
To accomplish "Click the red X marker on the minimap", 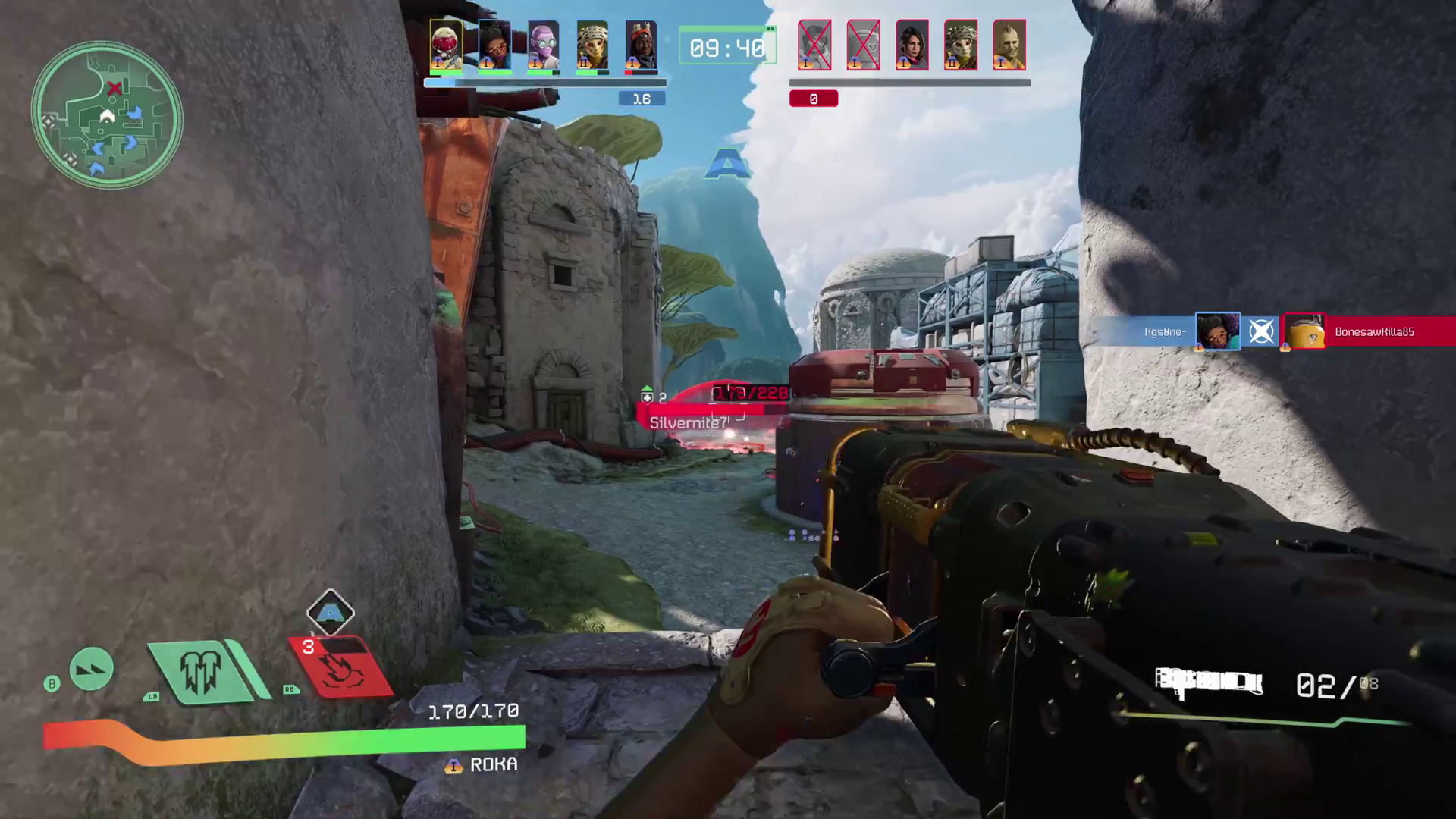I will pos(115,89).
